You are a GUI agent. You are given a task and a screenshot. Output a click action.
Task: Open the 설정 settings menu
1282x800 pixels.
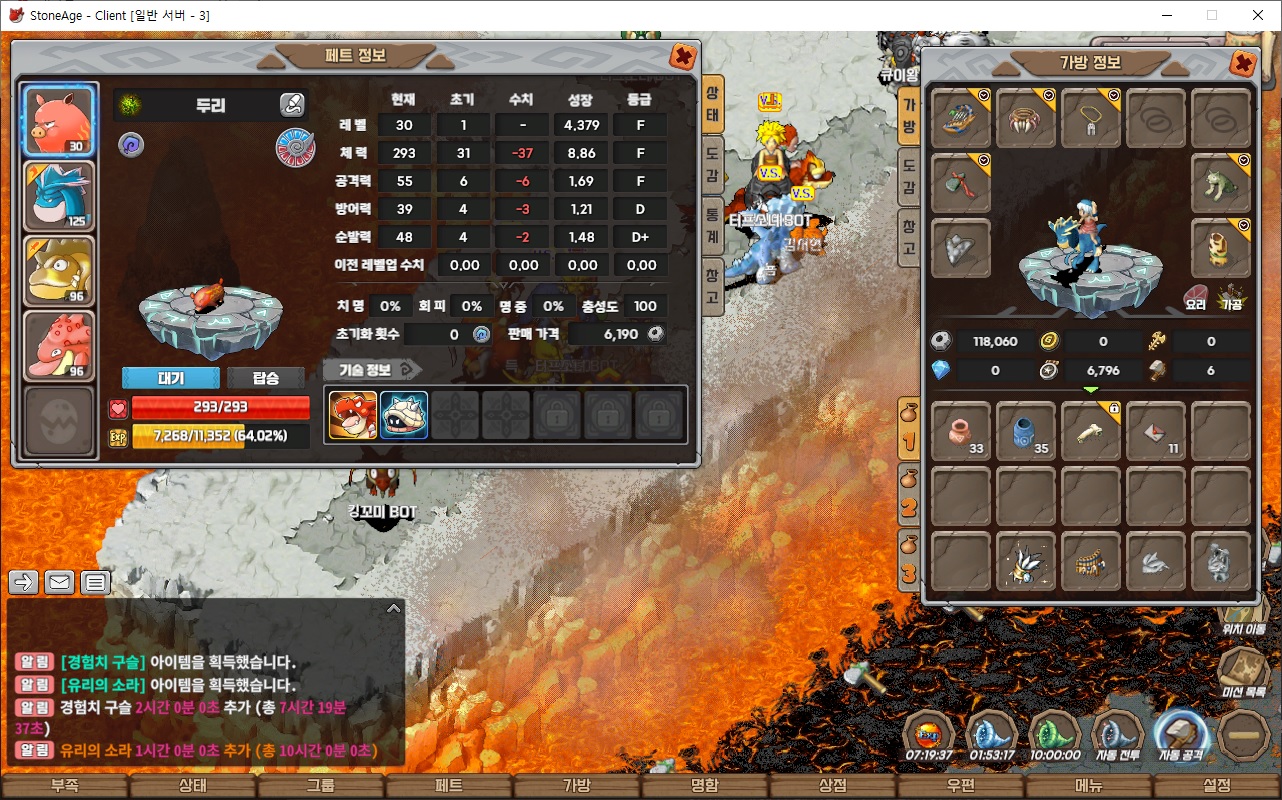(1216, 786)
